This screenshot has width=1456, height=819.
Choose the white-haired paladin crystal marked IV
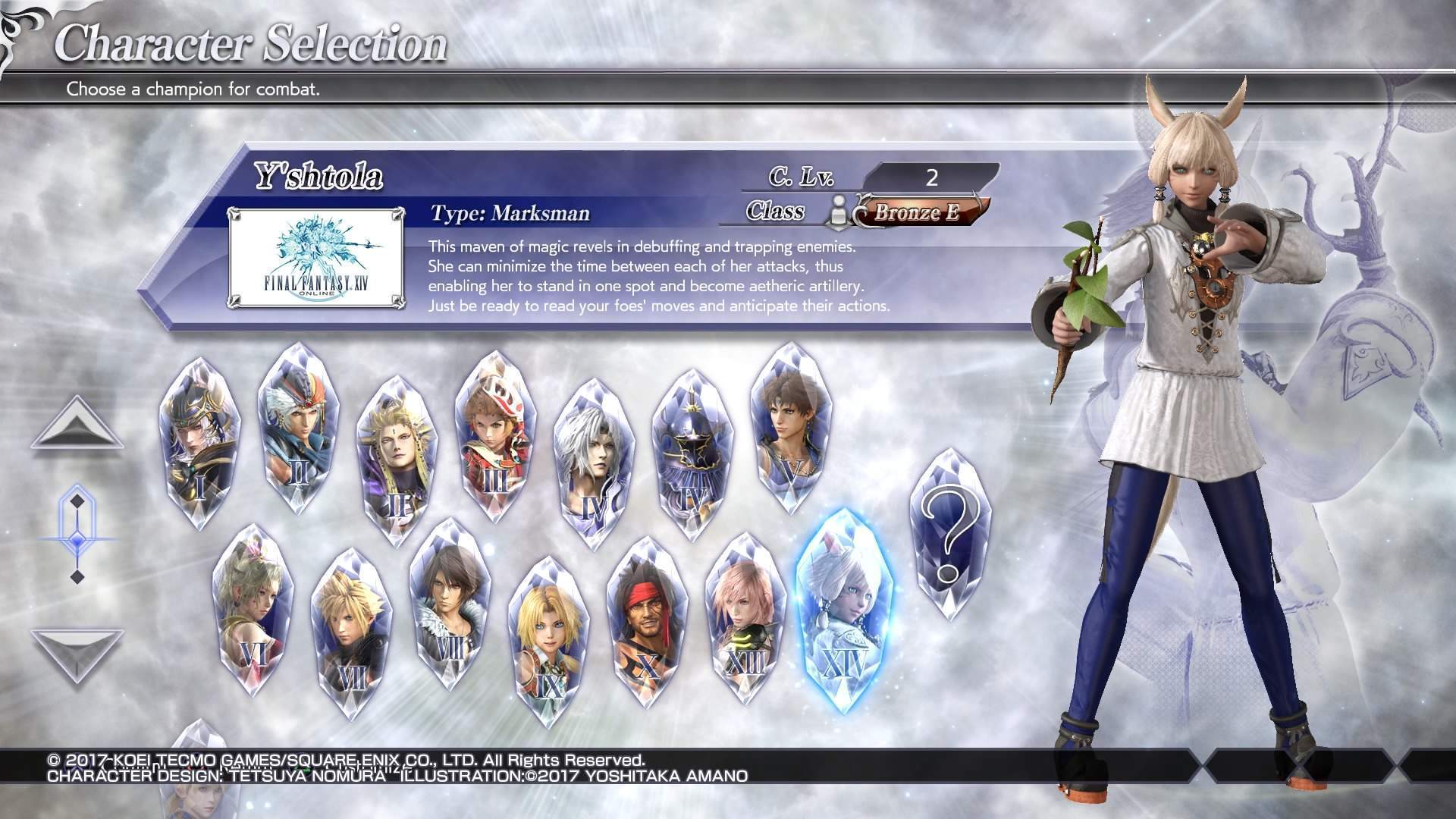click(594, 464)
